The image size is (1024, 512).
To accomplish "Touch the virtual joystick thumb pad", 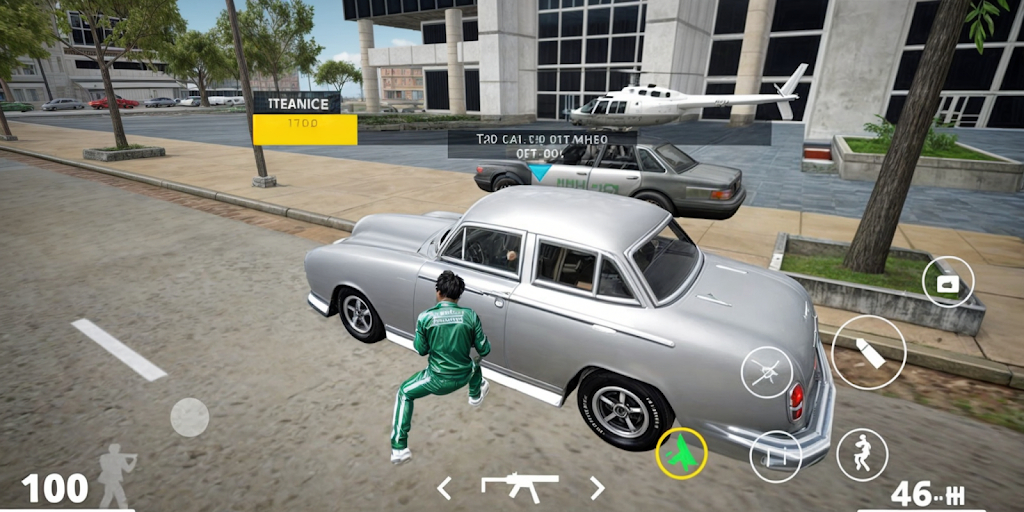I will tap(189, 417).
